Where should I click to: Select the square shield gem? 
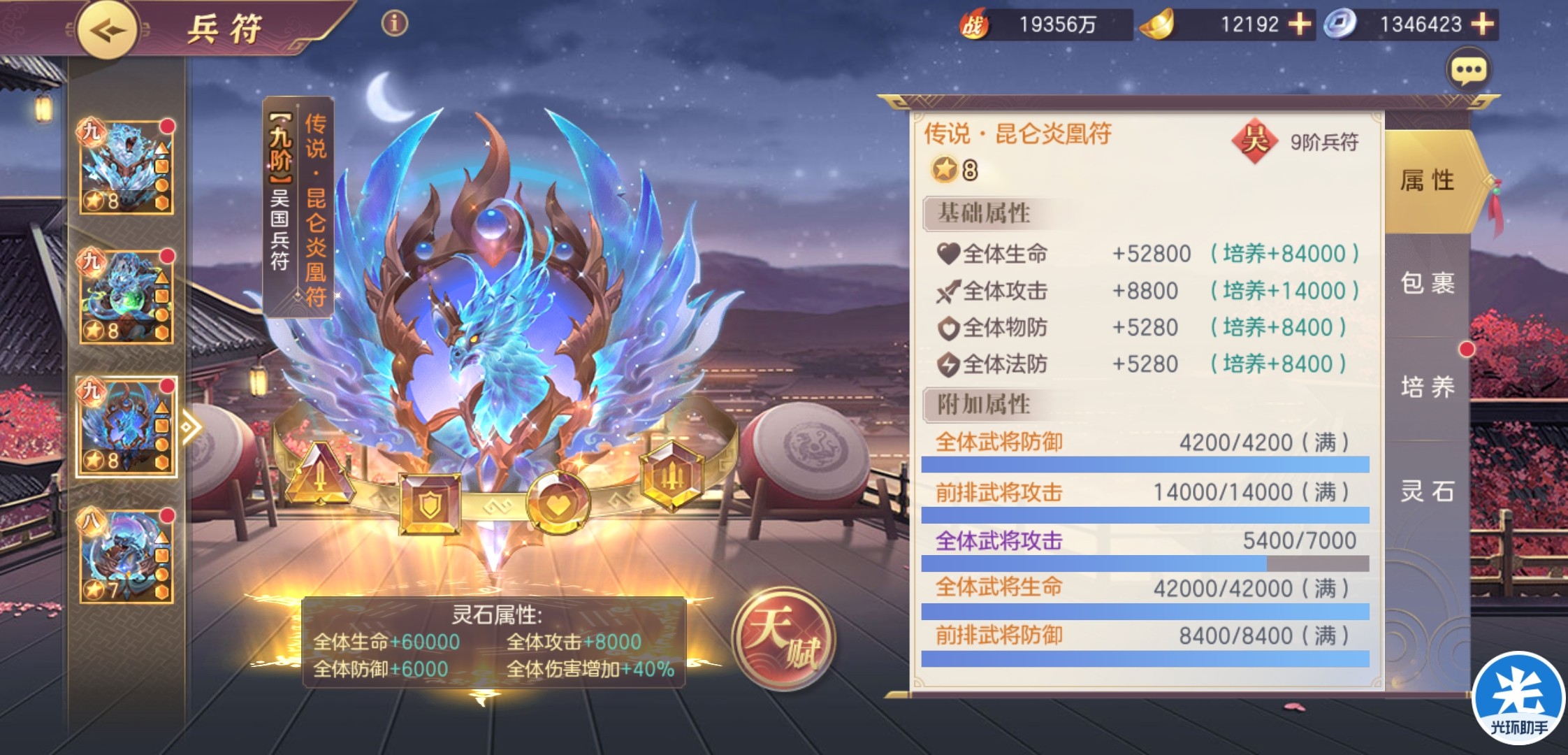tap(430, 502)
